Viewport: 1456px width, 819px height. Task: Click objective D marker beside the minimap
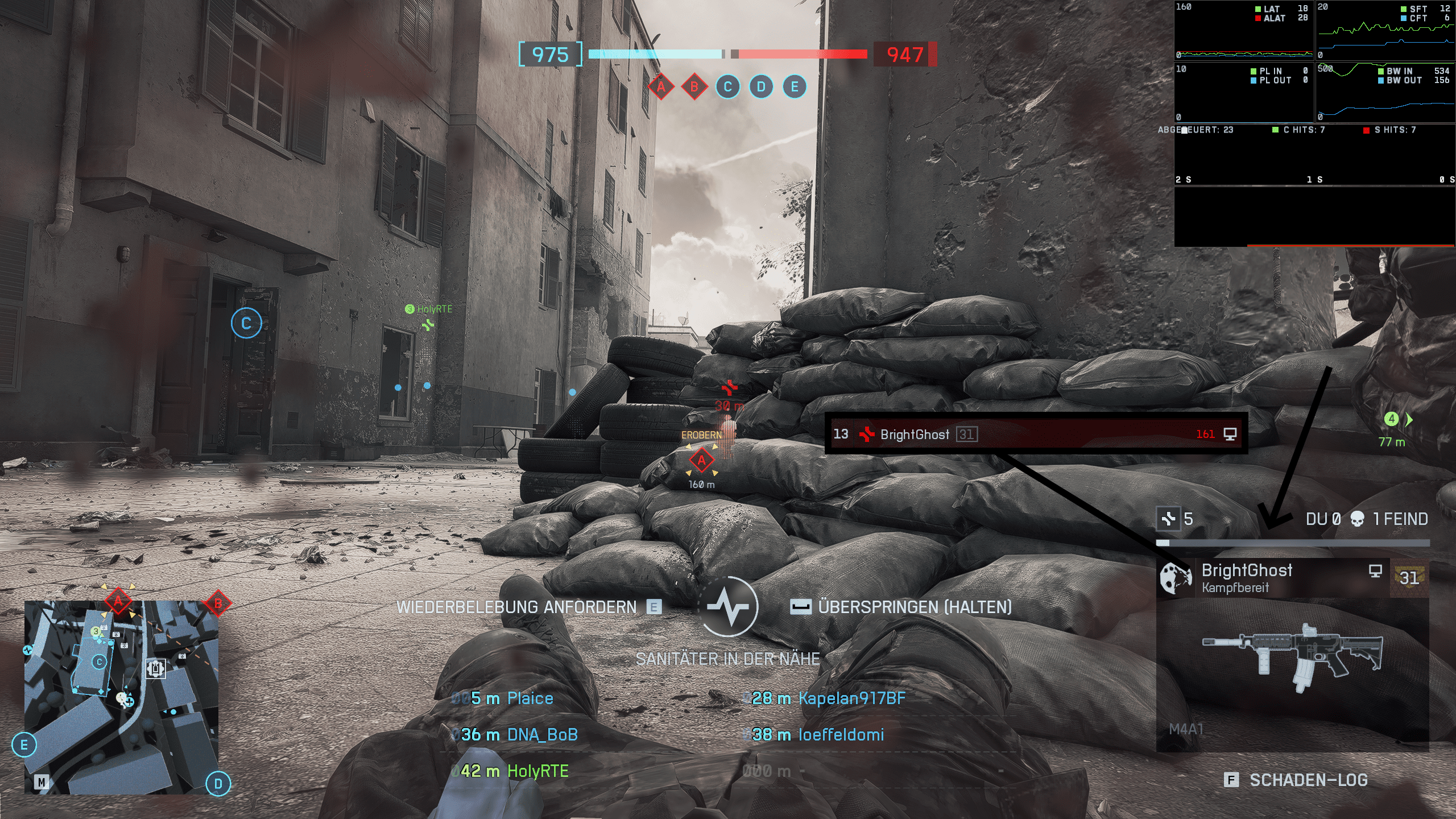(x=218, y=784)
